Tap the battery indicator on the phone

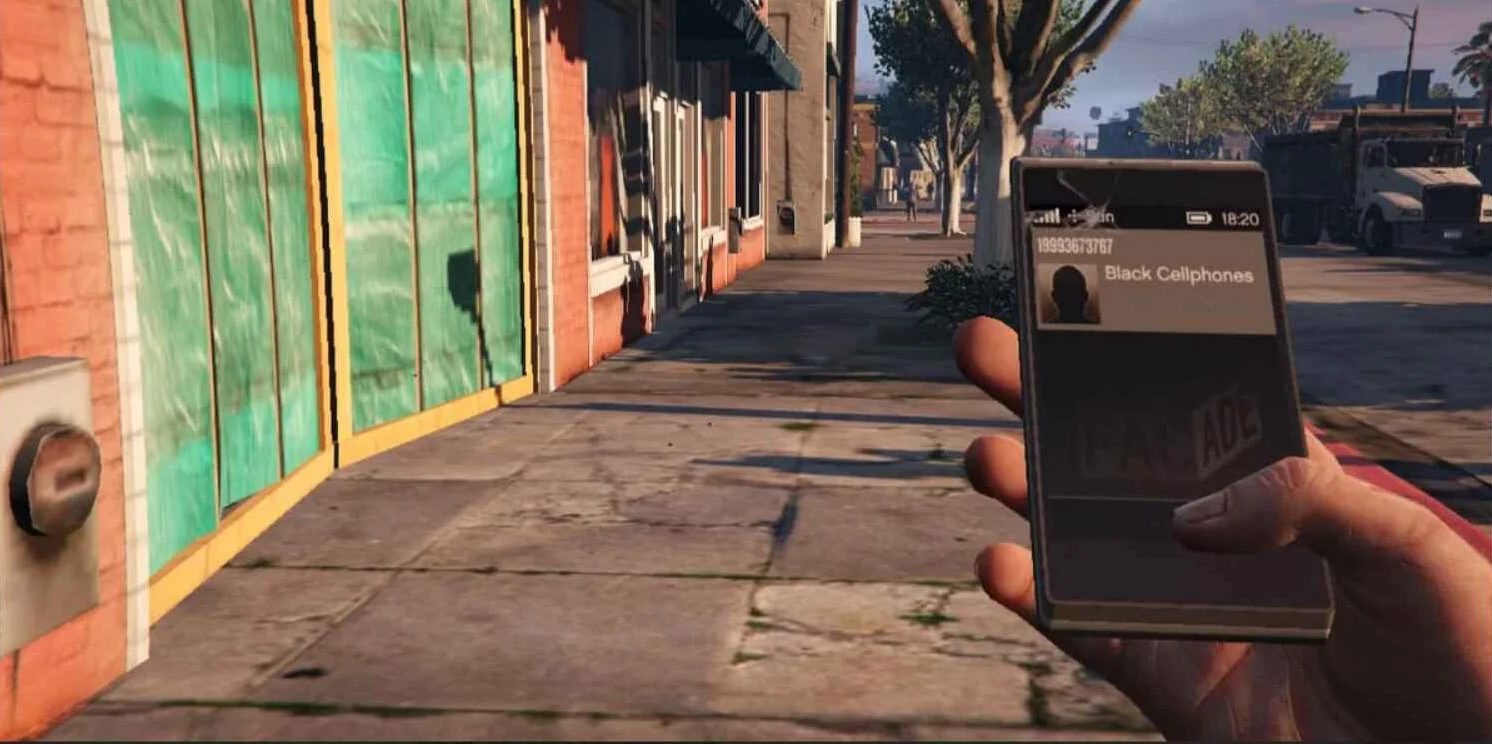1200,218
